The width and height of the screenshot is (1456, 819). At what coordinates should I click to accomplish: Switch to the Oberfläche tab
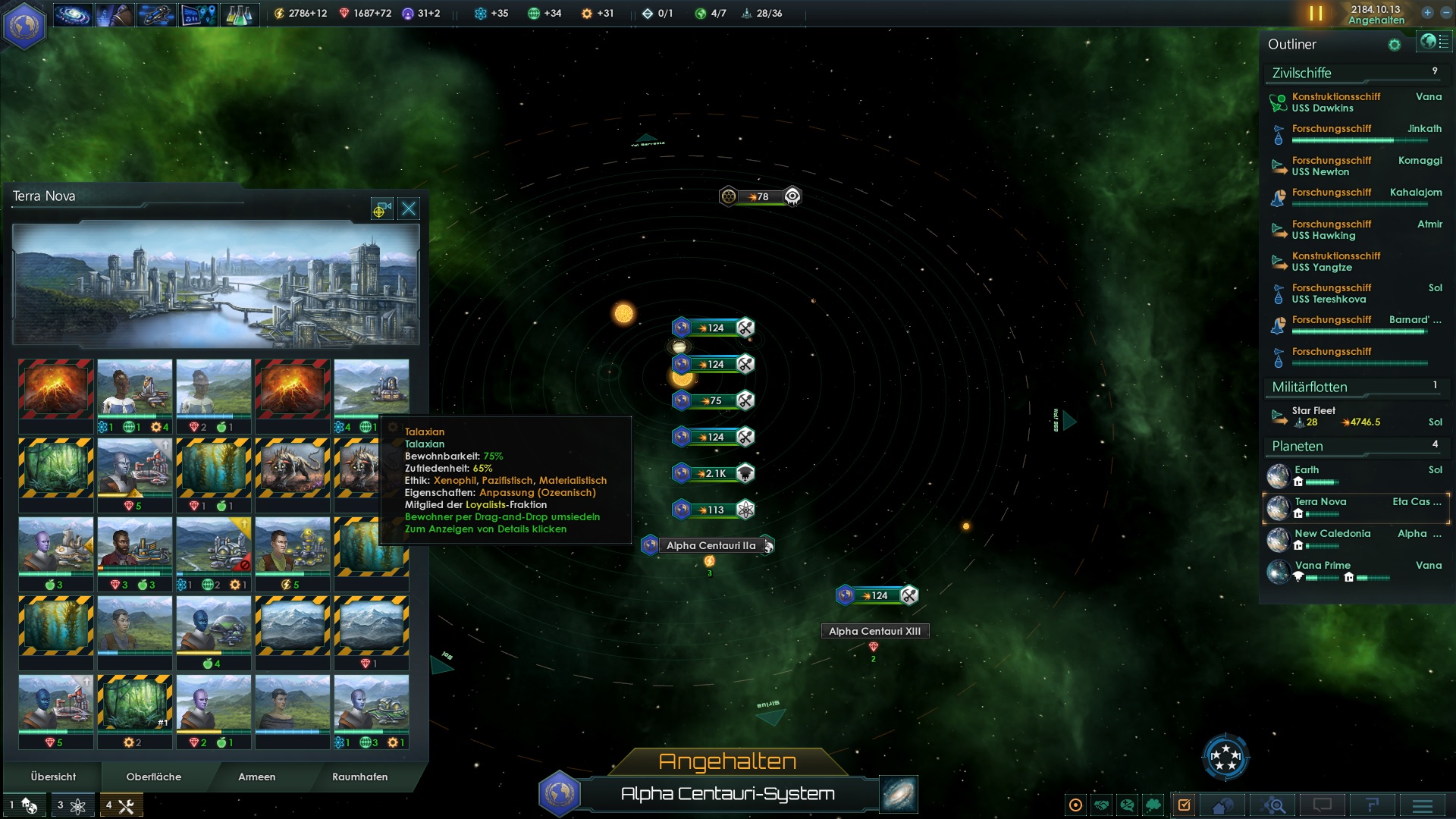[153, 777]
